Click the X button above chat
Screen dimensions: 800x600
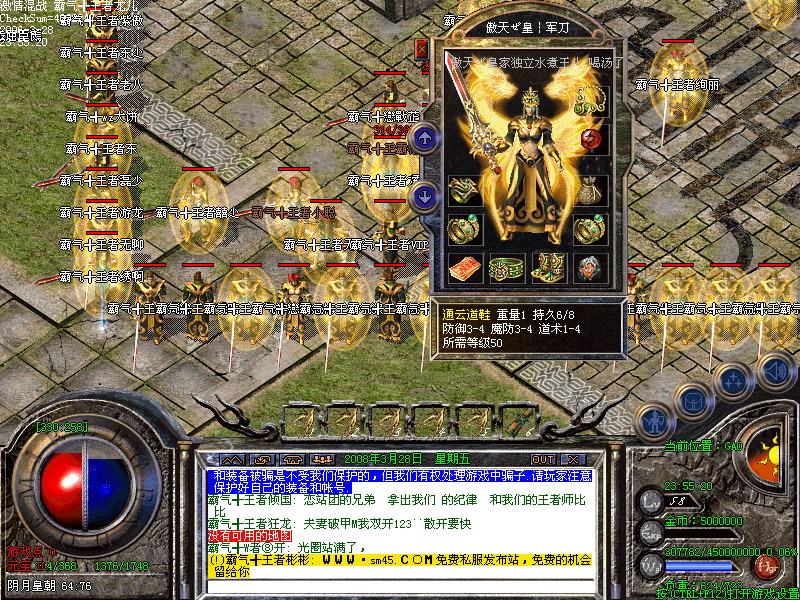pos(574,459)
